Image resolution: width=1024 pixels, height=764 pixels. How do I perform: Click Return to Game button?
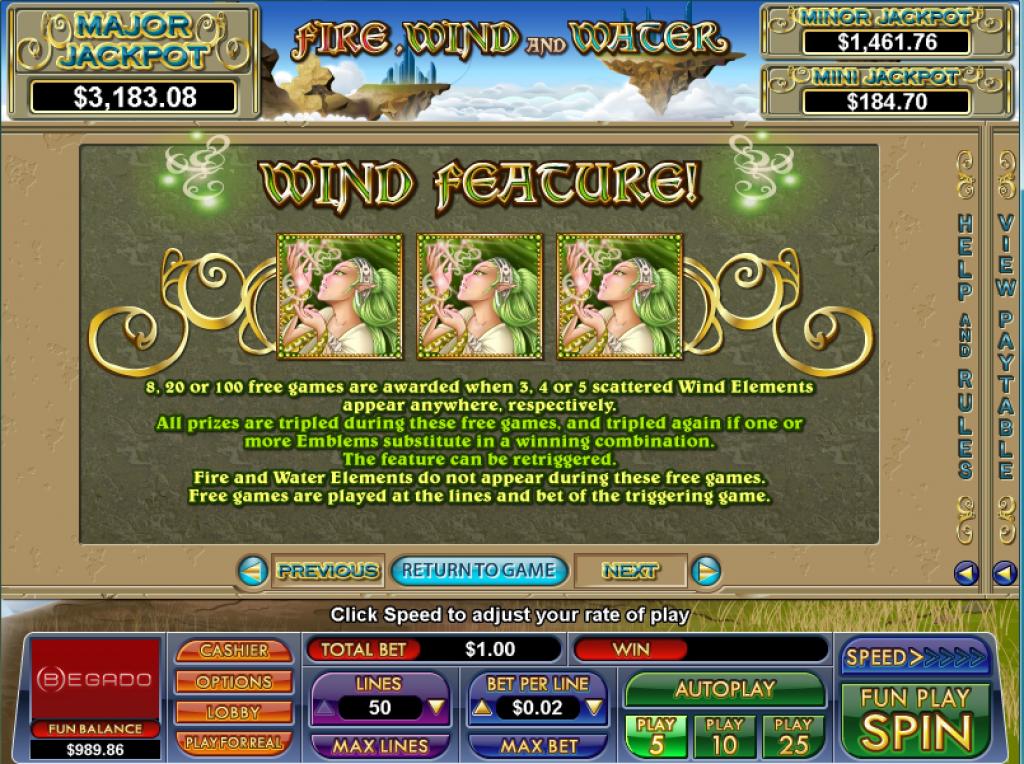479,571
